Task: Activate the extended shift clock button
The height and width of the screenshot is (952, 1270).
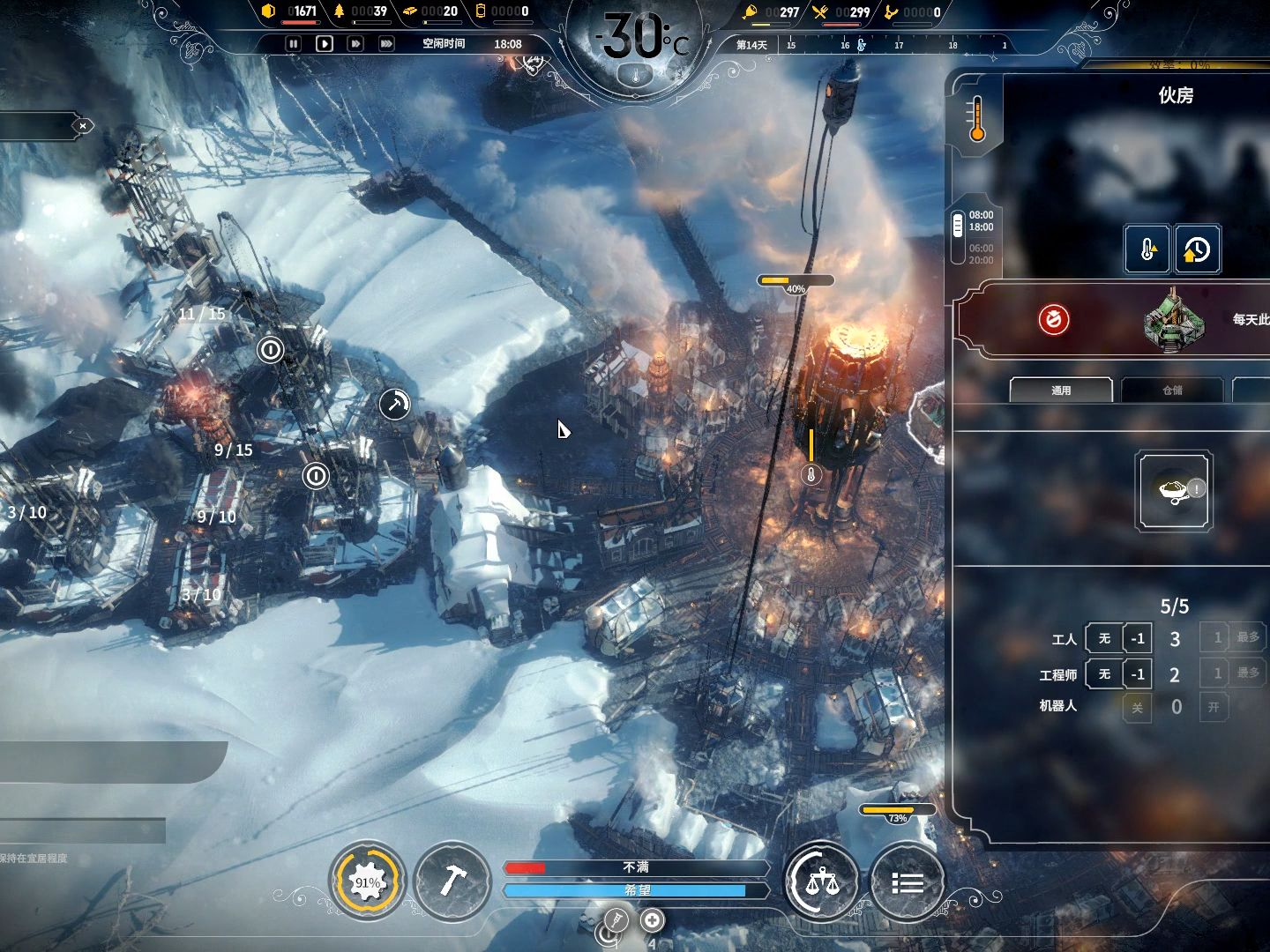Action: click(x=1197, y=249)
